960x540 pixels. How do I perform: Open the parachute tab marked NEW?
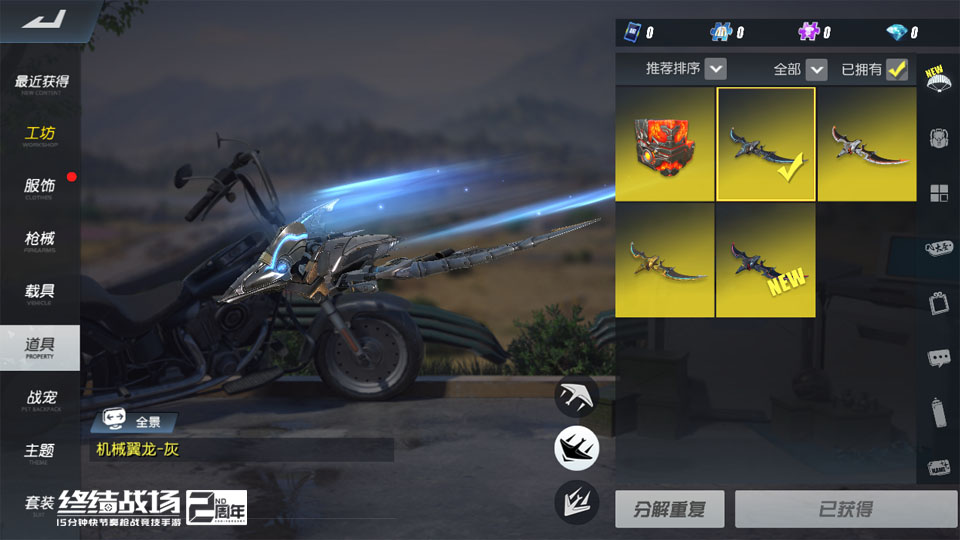tap(938, 82)
